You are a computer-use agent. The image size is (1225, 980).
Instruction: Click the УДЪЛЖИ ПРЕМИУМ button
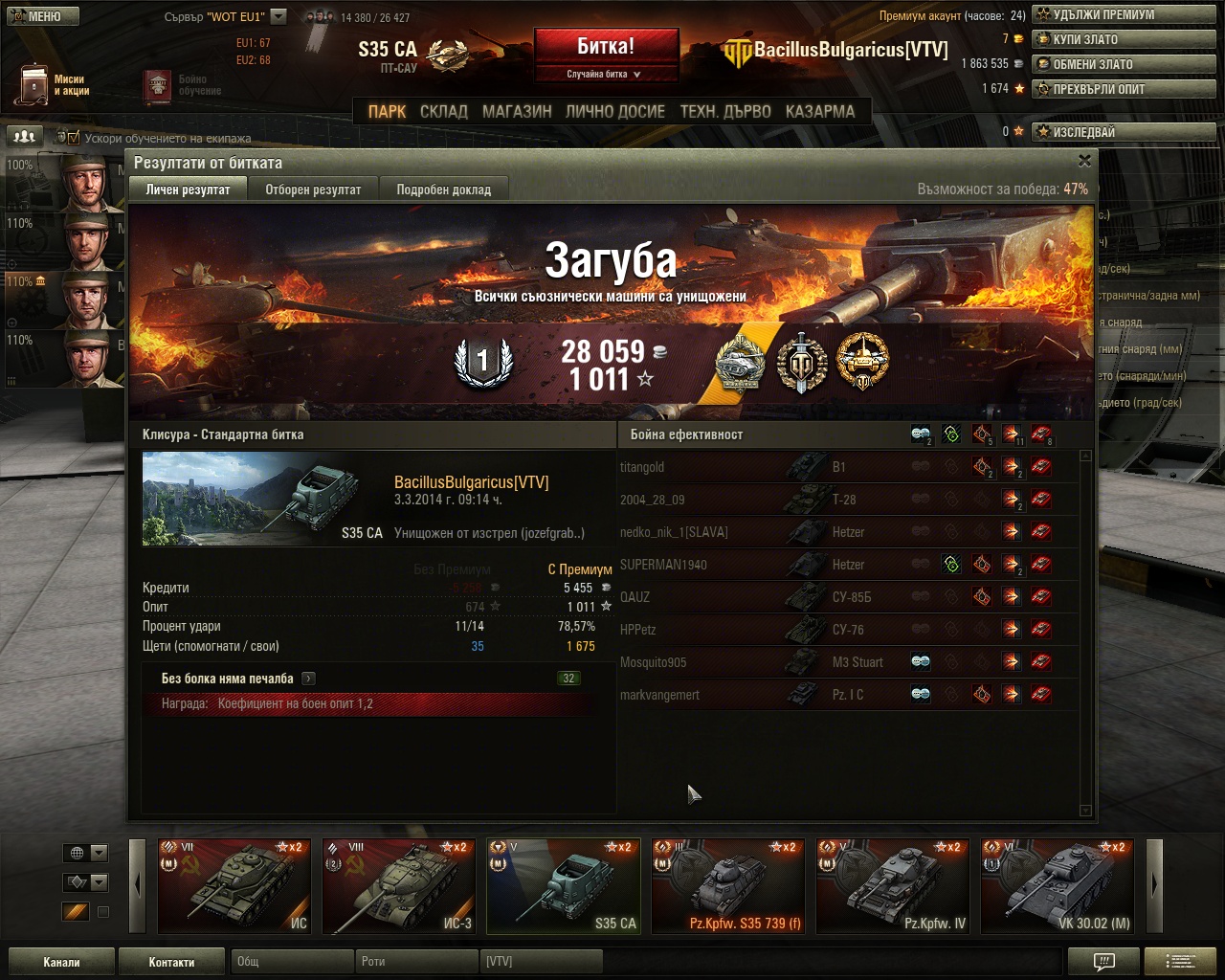1124,14
